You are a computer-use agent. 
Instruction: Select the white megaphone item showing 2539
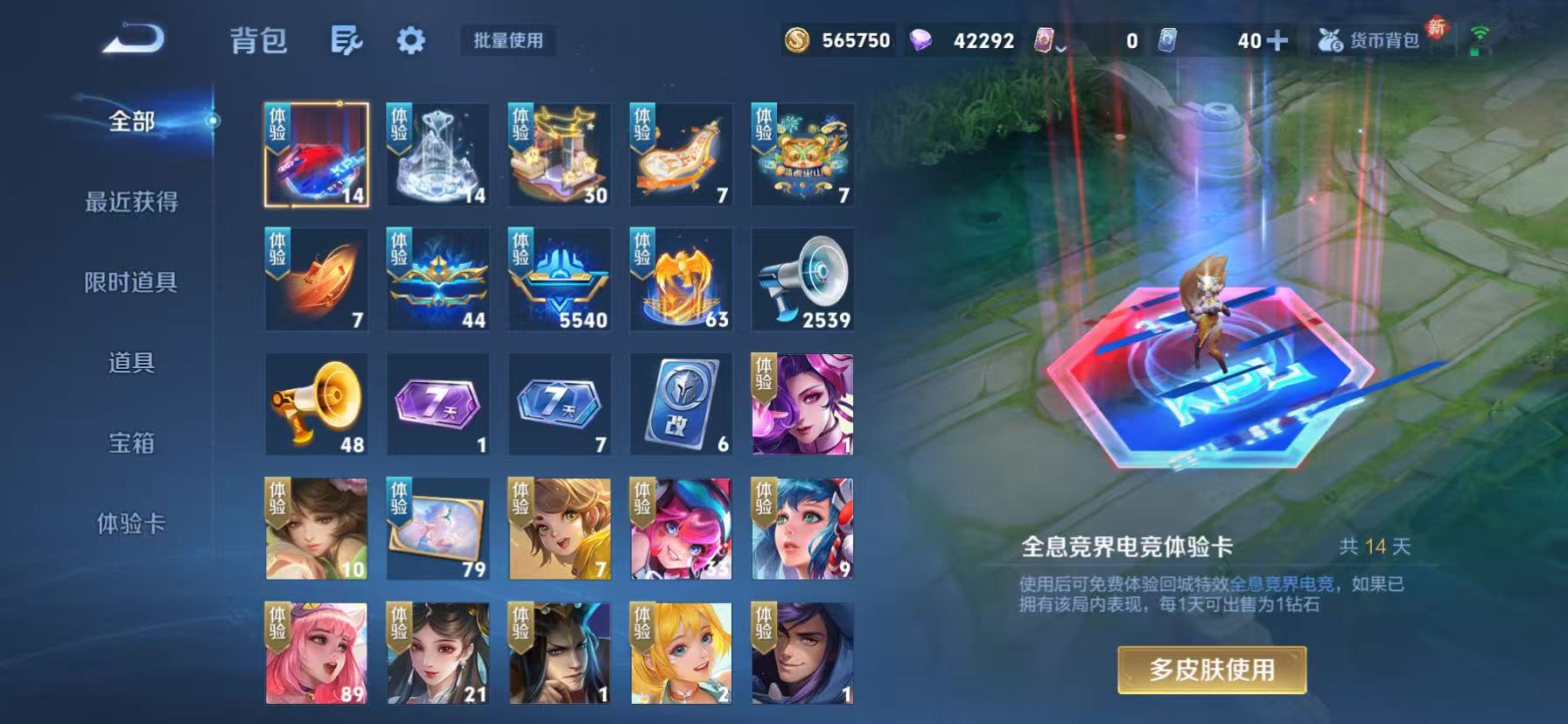pos(802,280)
